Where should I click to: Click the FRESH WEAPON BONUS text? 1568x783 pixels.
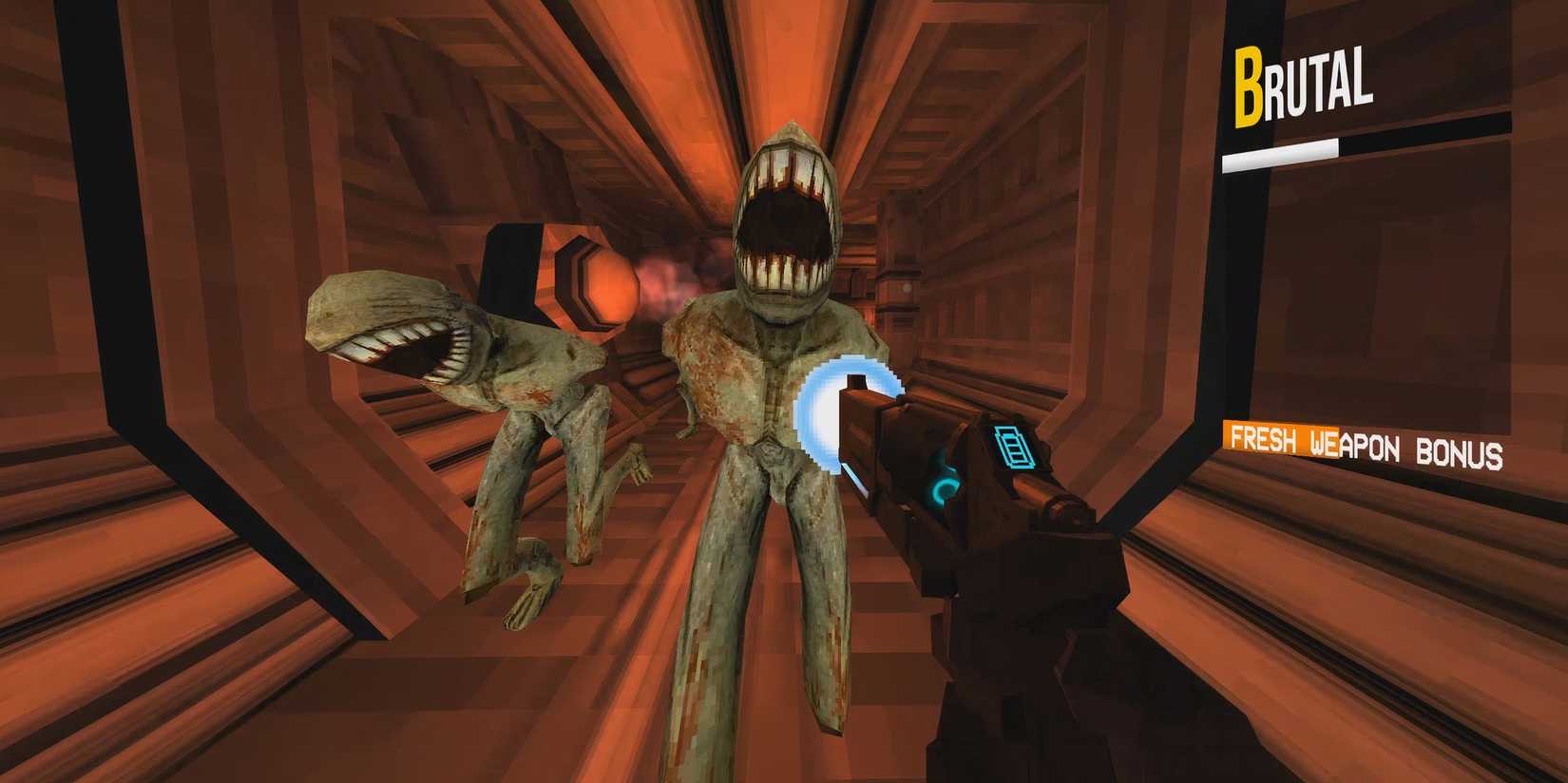[x=1368, y=441]
